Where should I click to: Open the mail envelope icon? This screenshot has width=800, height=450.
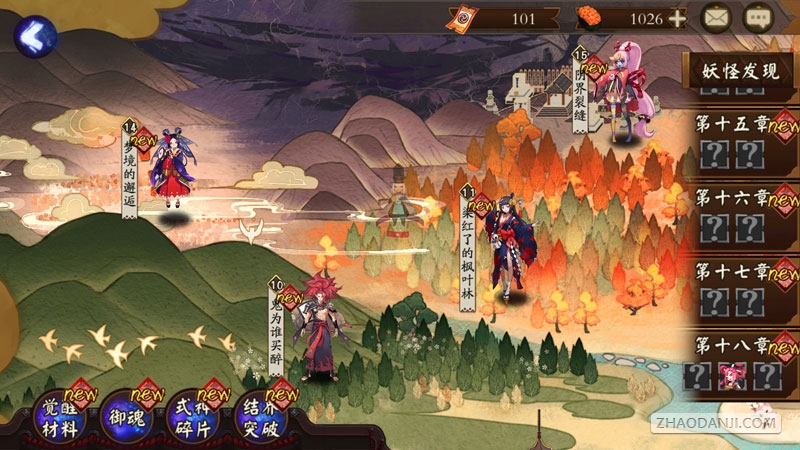(715, 17)
